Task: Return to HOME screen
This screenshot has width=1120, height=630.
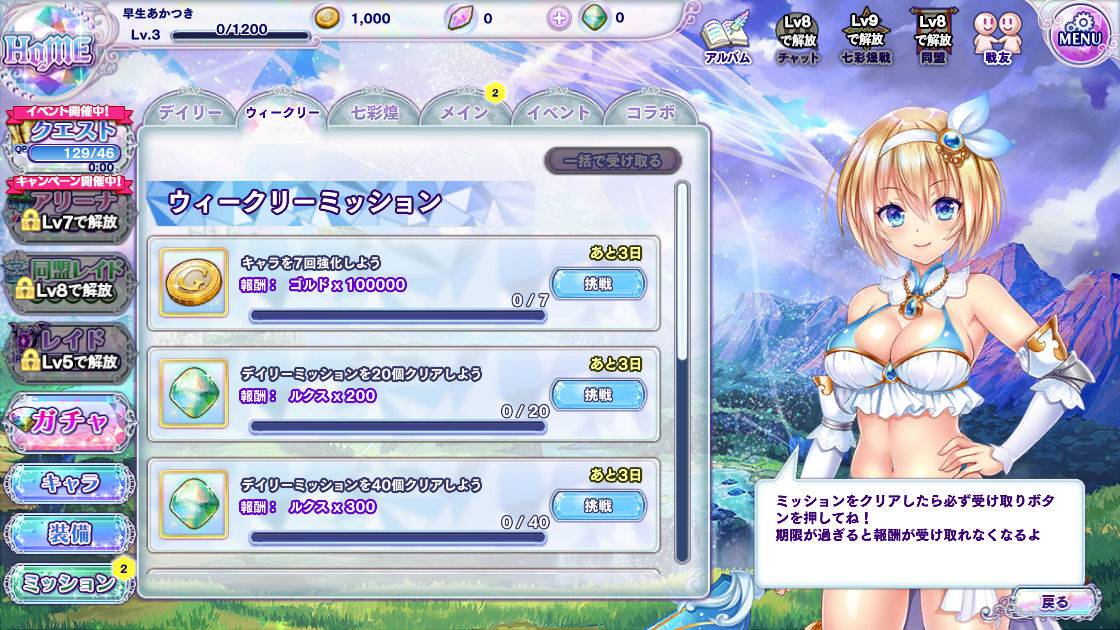Action: coord(48,47)
